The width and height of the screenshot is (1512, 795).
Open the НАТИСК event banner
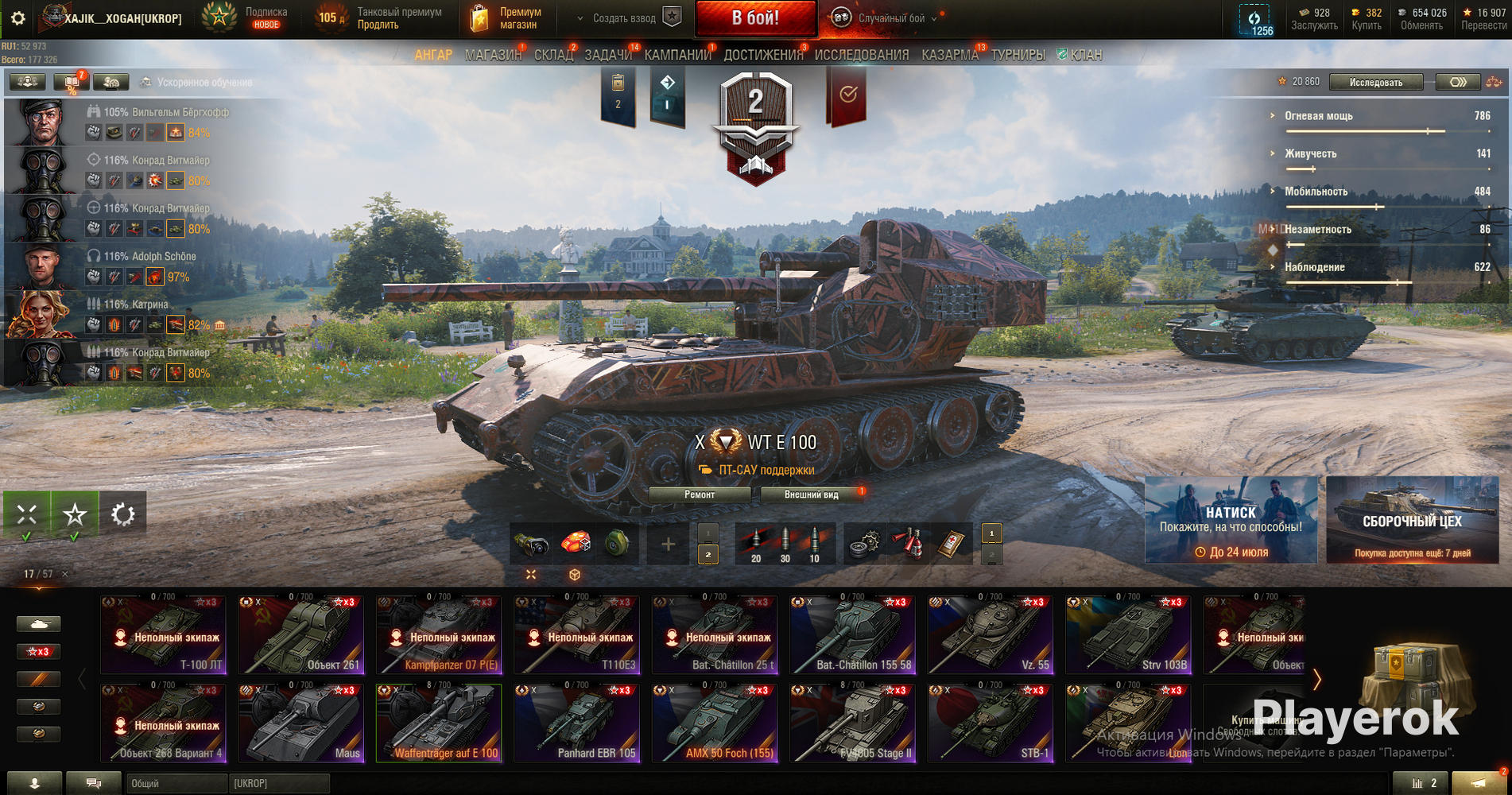1231,520
